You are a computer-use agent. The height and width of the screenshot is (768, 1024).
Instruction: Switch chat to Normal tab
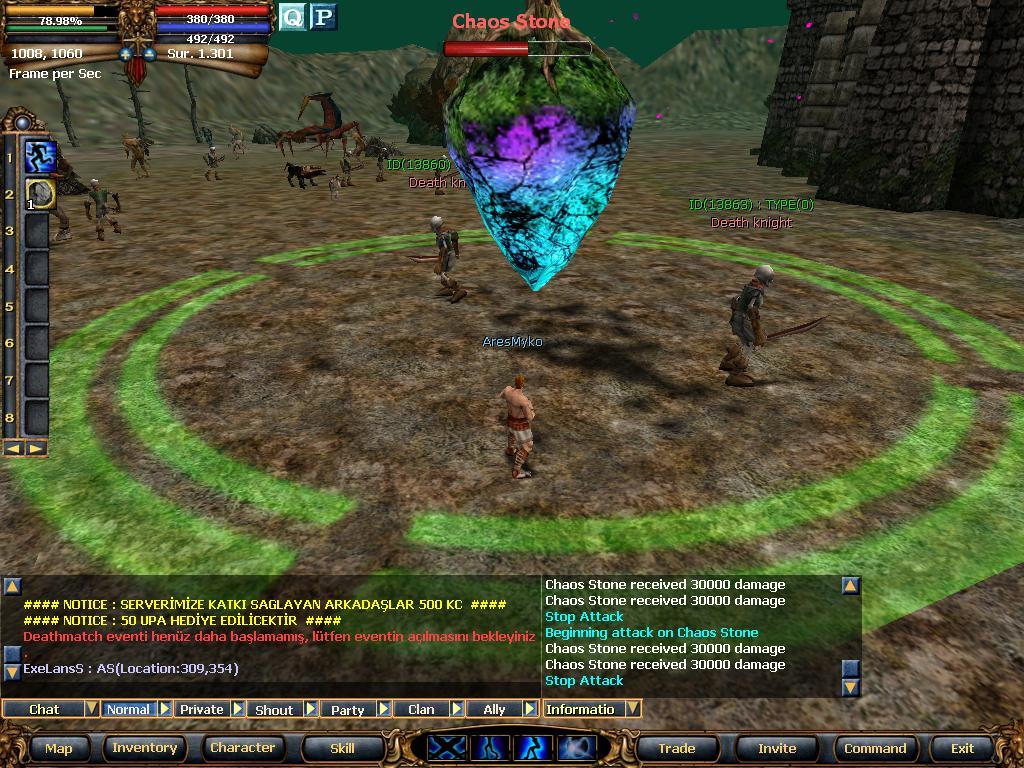[x=128, y=709]
